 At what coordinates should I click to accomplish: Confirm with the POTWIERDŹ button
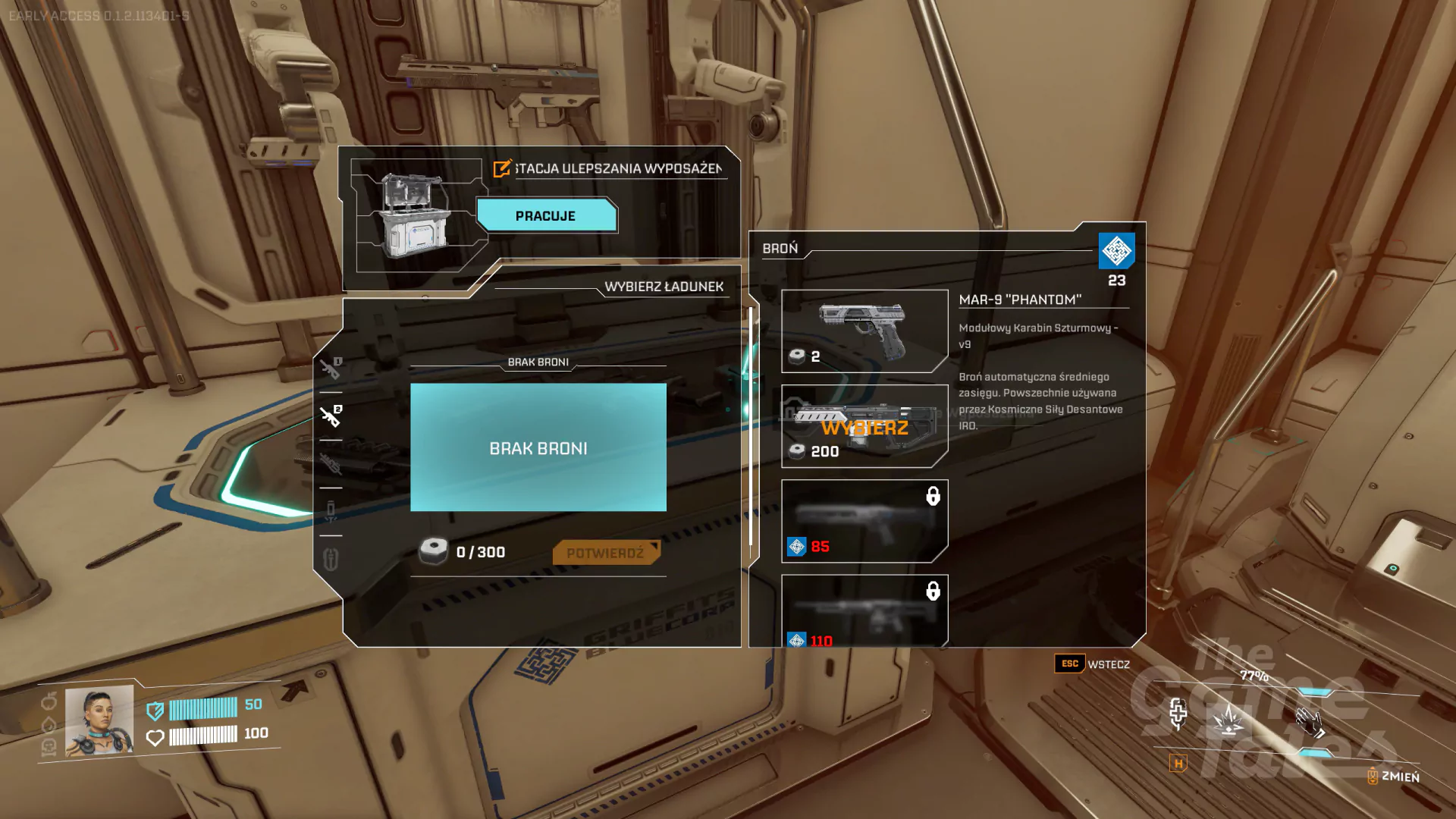(605, 553)
